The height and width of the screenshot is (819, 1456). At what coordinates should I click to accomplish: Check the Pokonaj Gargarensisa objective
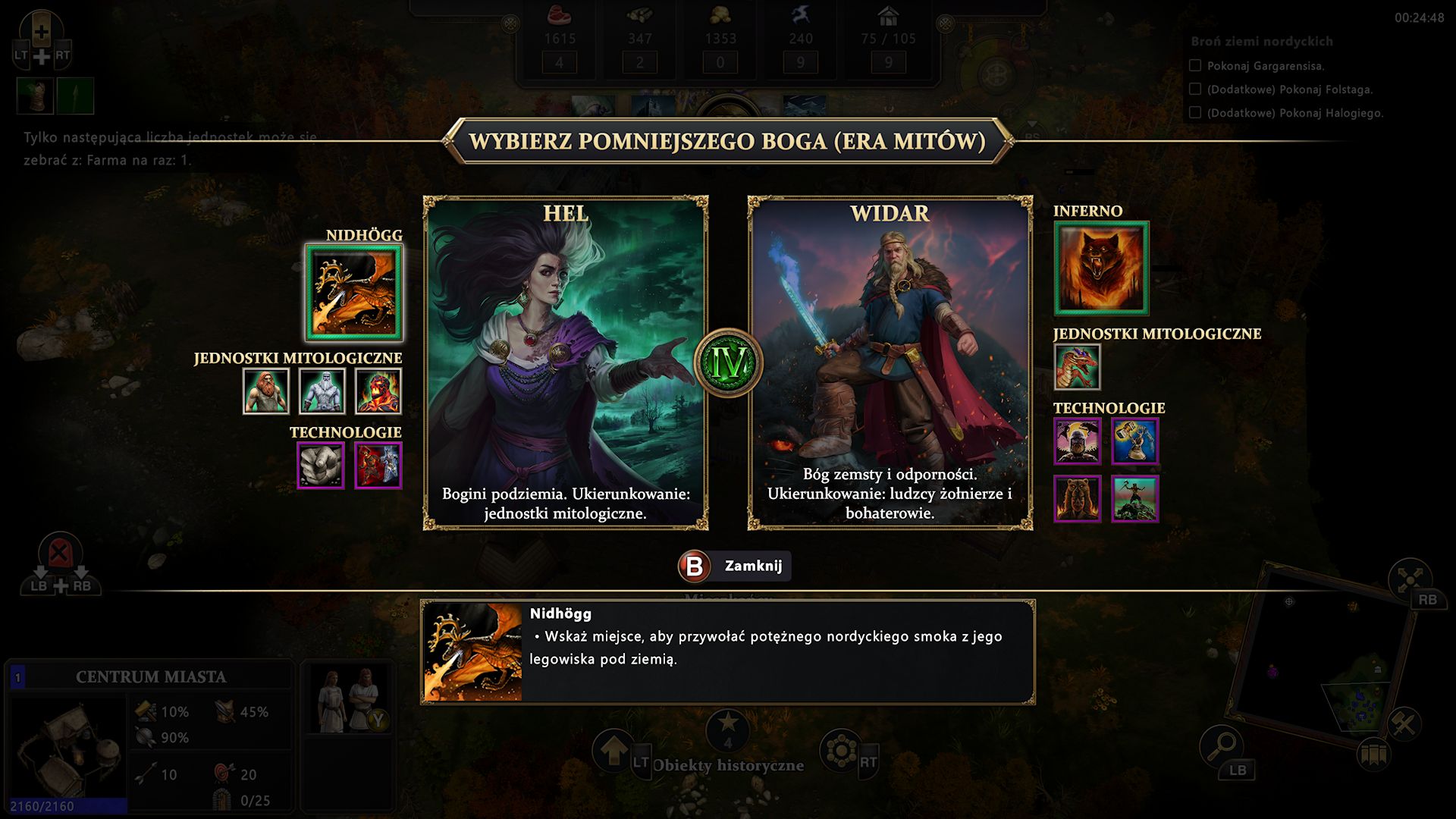coord(1197,67)
